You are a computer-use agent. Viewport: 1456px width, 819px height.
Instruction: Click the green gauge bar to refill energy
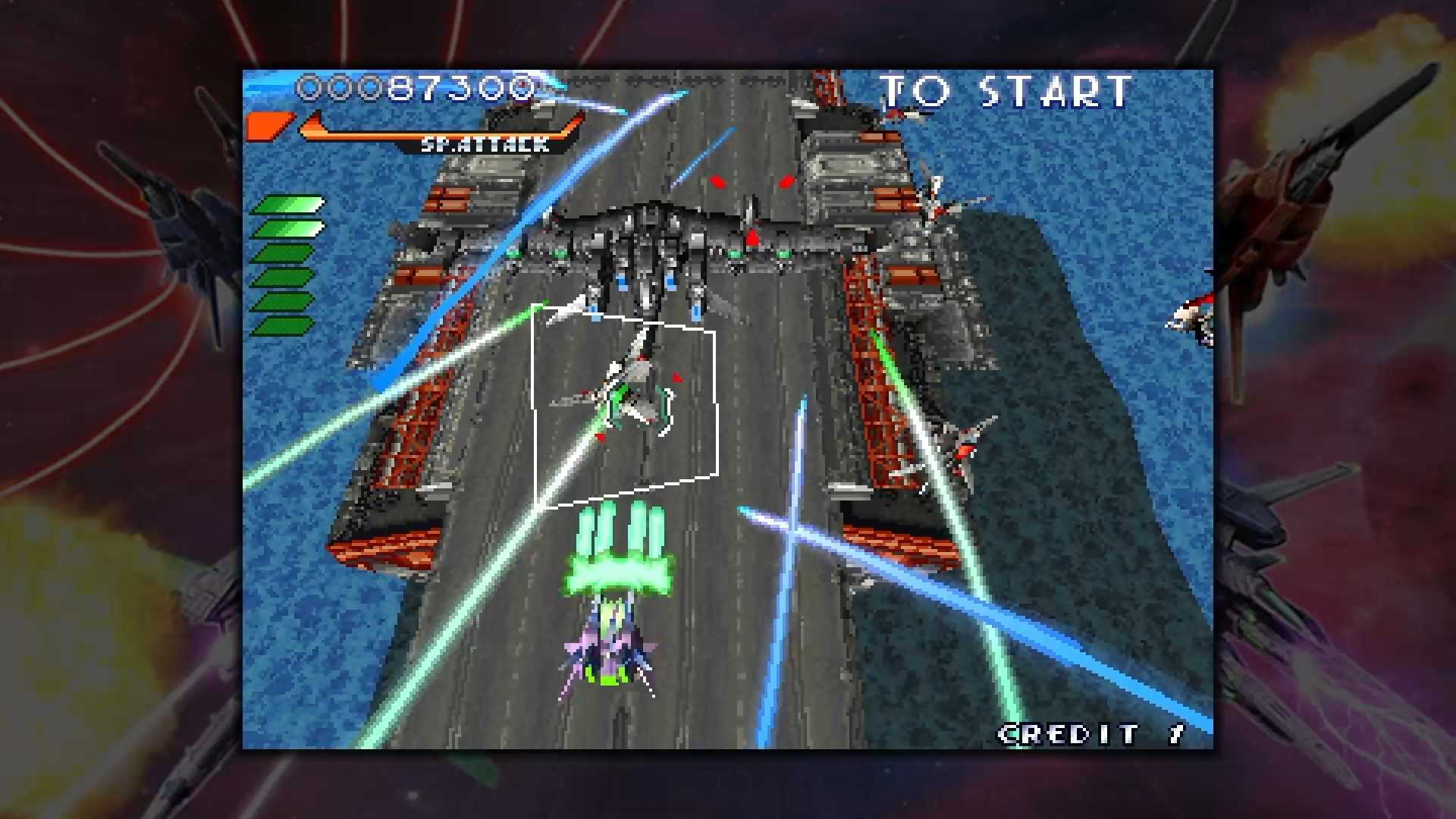click(x=287, y=265)
